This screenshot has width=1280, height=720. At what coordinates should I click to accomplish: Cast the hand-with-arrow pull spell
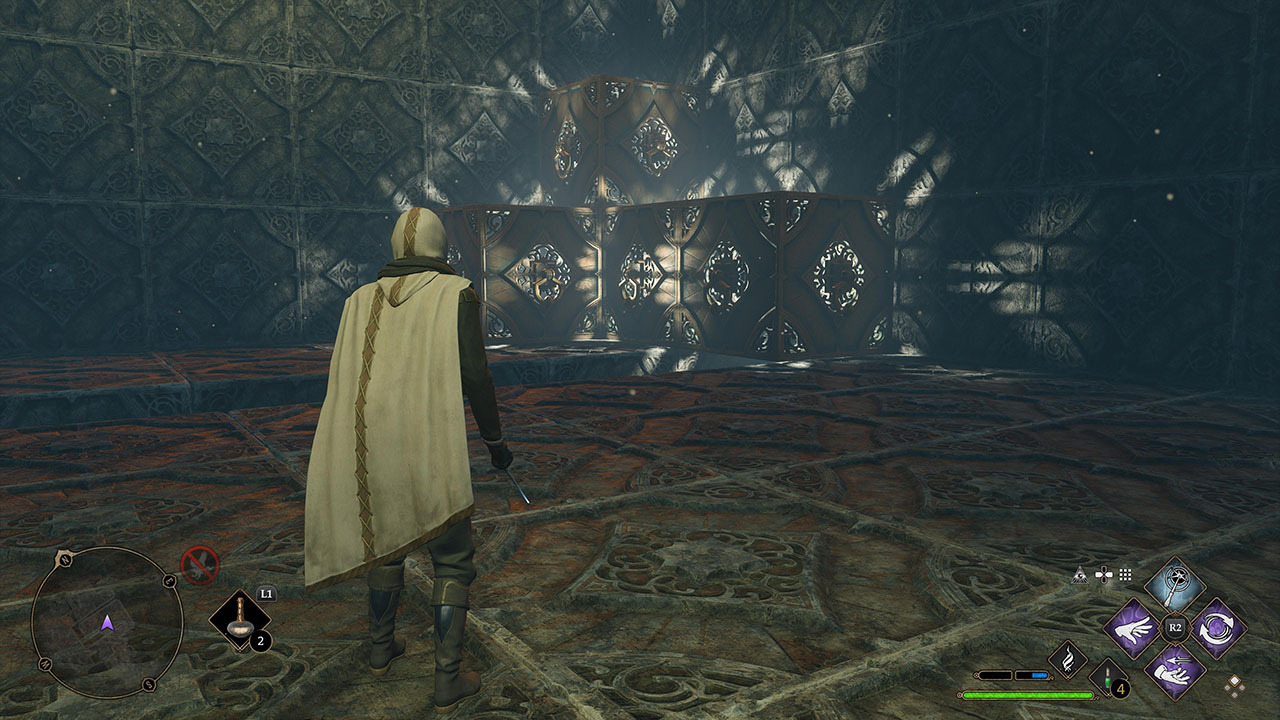(1175, 671)
